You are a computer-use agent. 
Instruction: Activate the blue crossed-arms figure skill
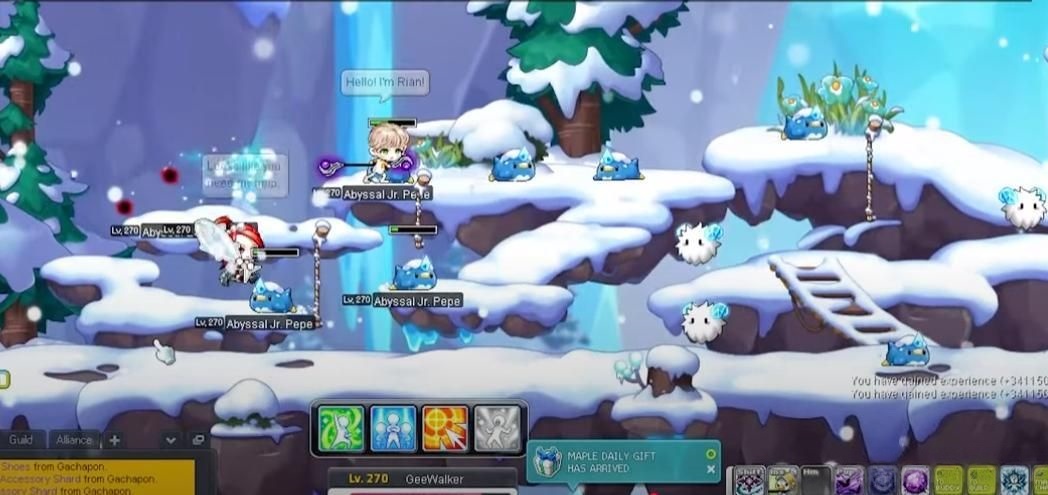[x=393, y=429]
